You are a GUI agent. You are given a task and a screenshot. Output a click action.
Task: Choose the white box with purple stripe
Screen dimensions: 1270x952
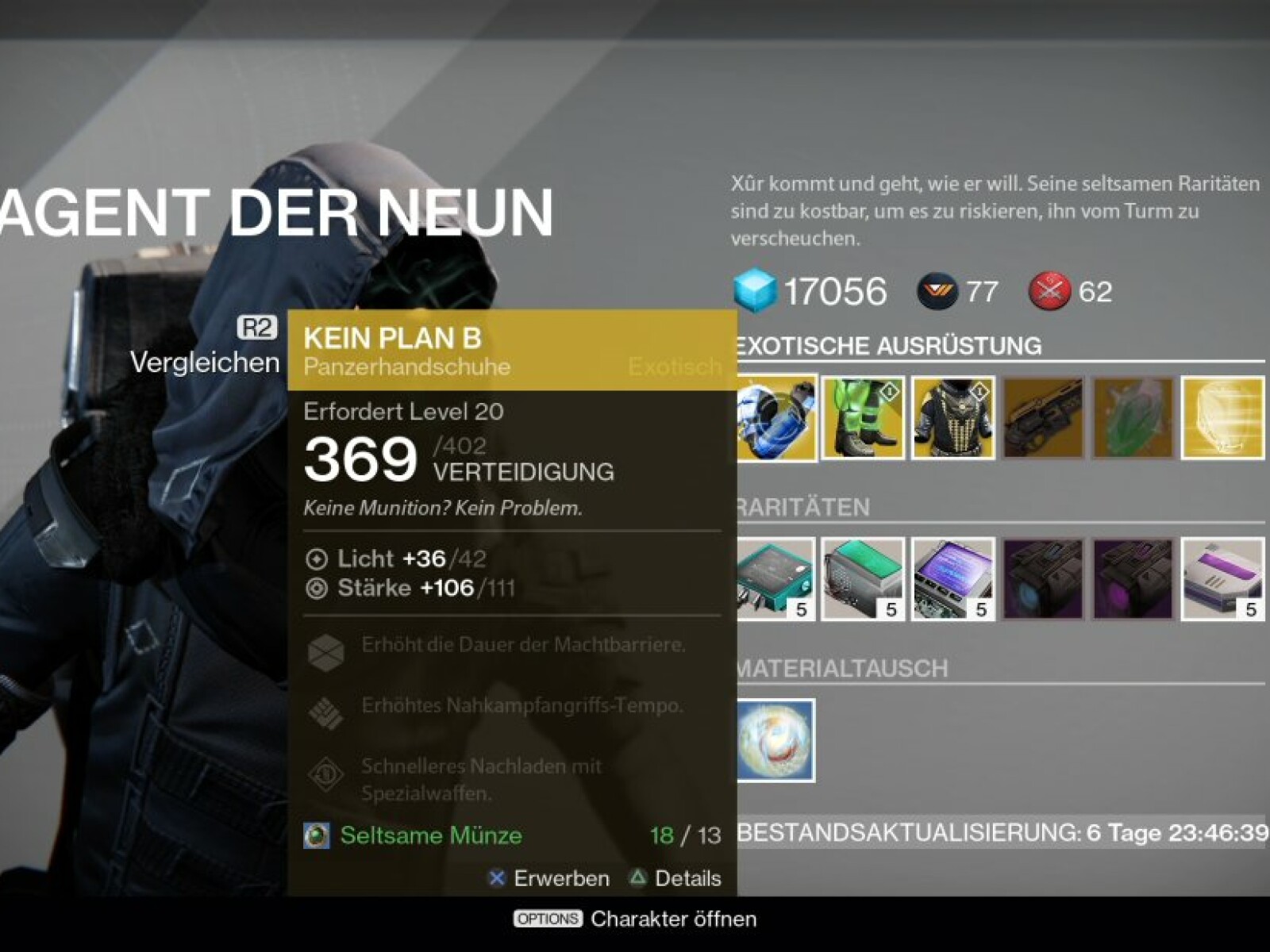(1222, 579)
